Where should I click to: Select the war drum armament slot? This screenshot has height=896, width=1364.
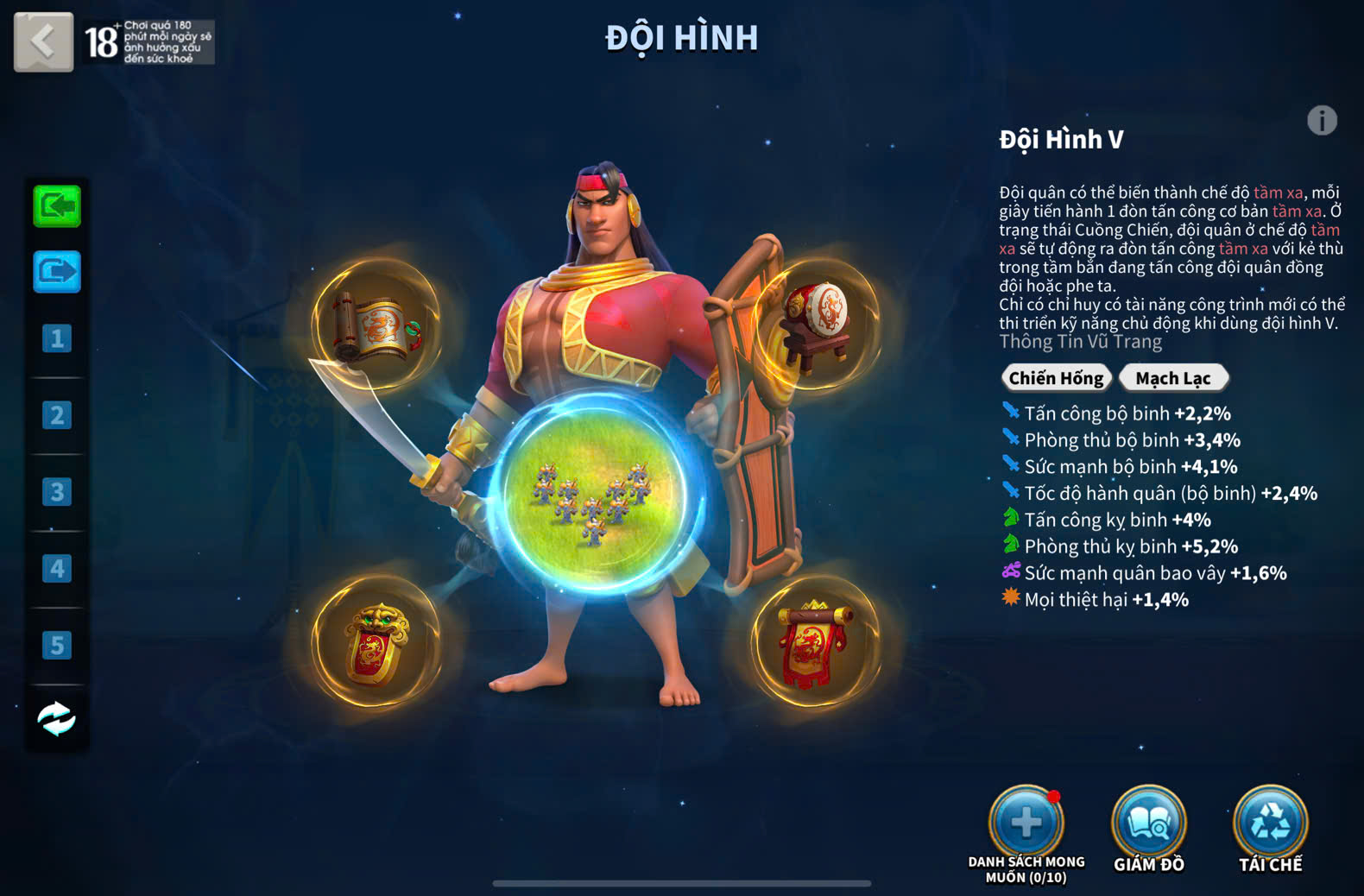[x=815, y=323]
